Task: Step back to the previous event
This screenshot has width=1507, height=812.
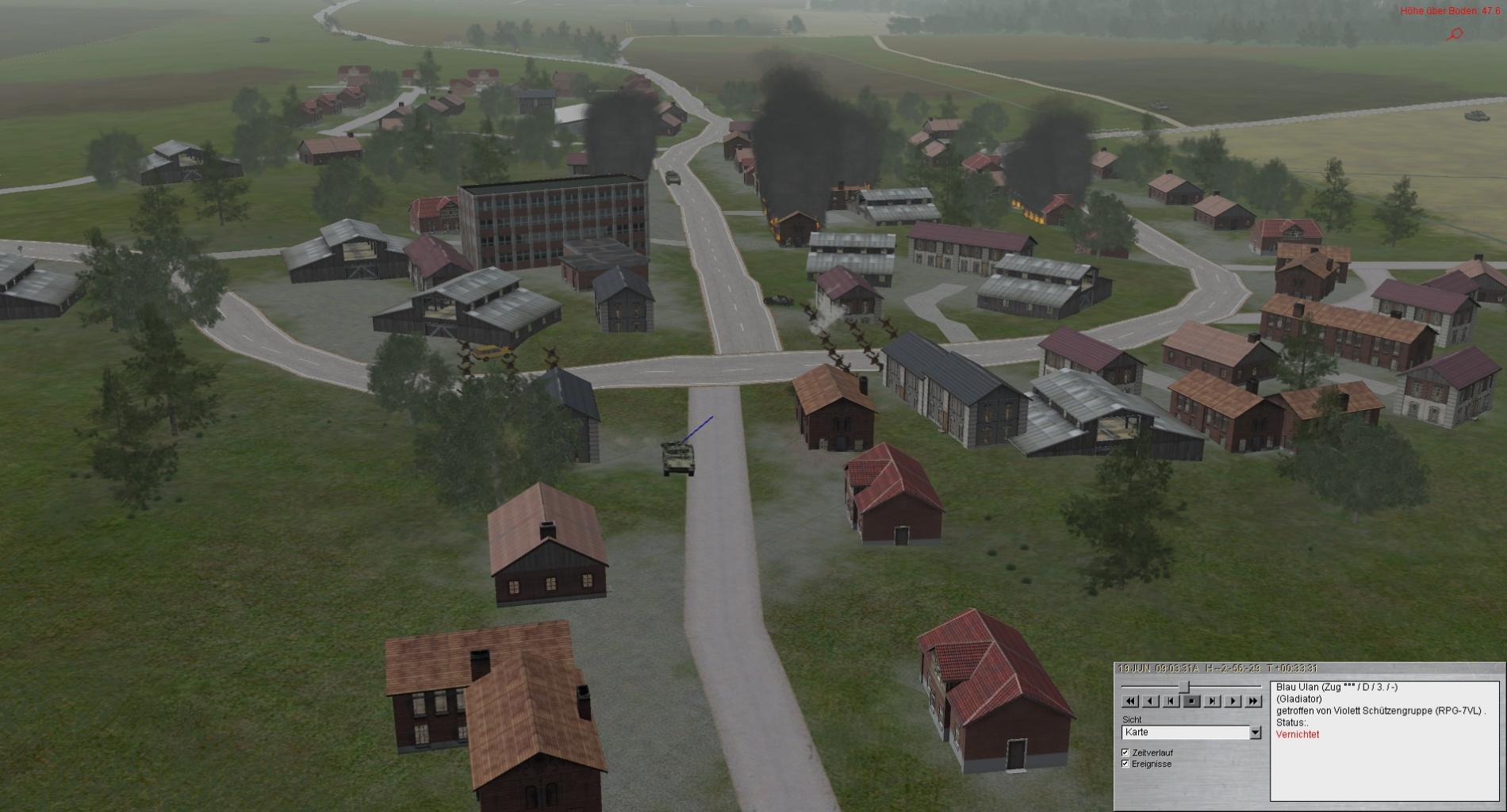Action: [1171, 701]
